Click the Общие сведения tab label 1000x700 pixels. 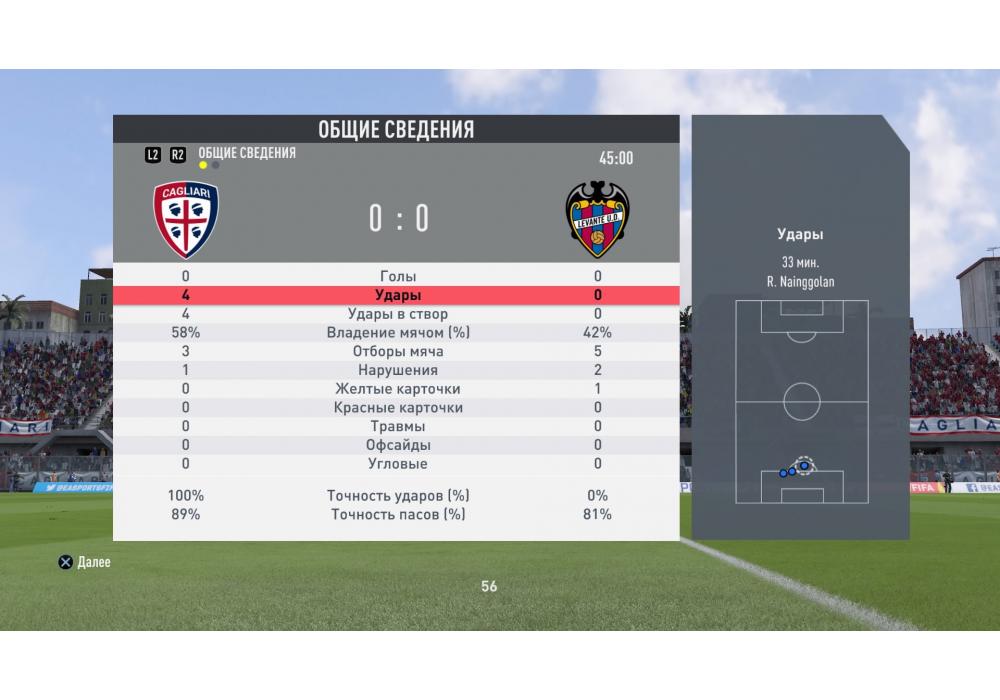click(x=247, y=153)
